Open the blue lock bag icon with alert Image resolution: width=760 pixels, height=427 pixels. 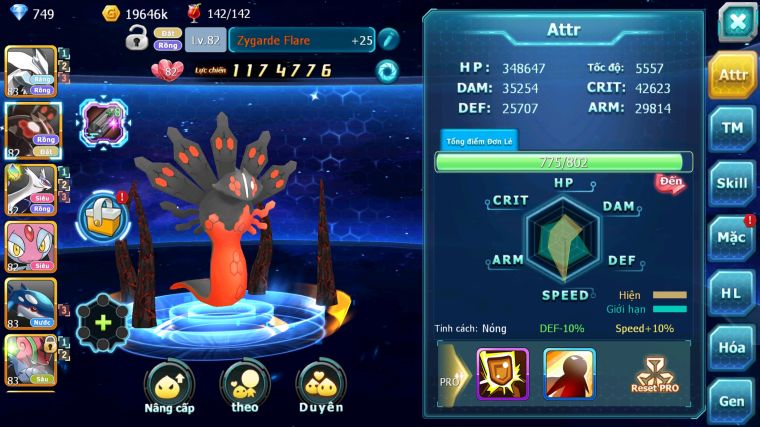click(x=102, y=214)
